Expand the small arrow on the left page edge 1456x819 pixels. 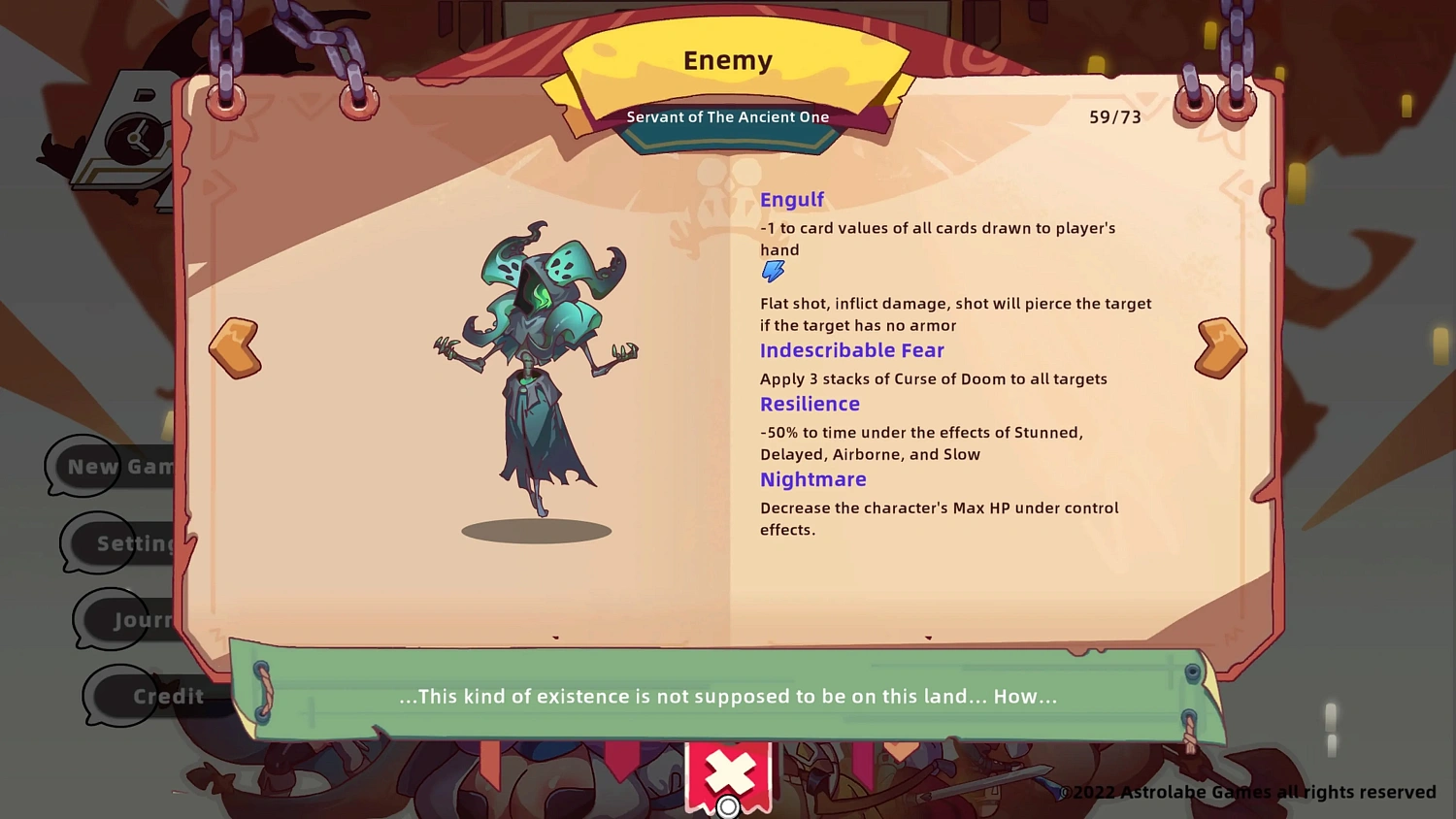pos(555,638)
